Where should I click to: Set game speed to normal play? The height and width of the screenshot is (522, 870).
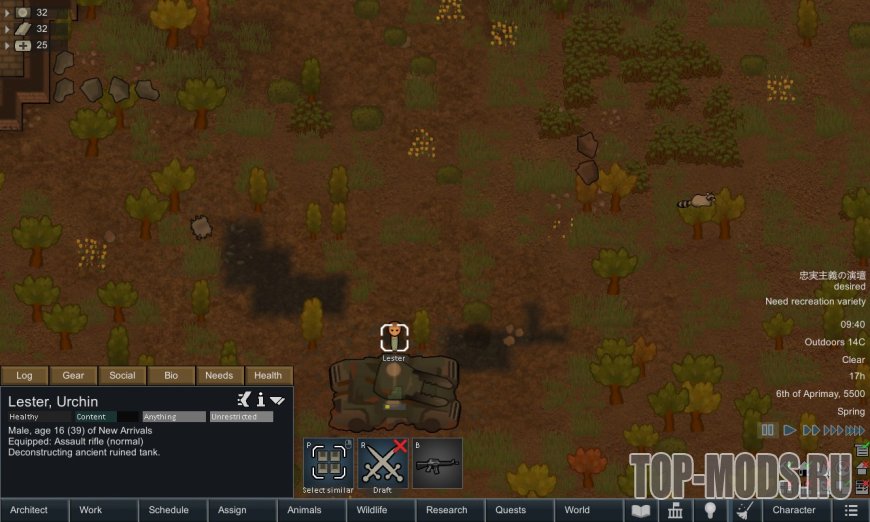pyautogui.click(x=790, y=430)
